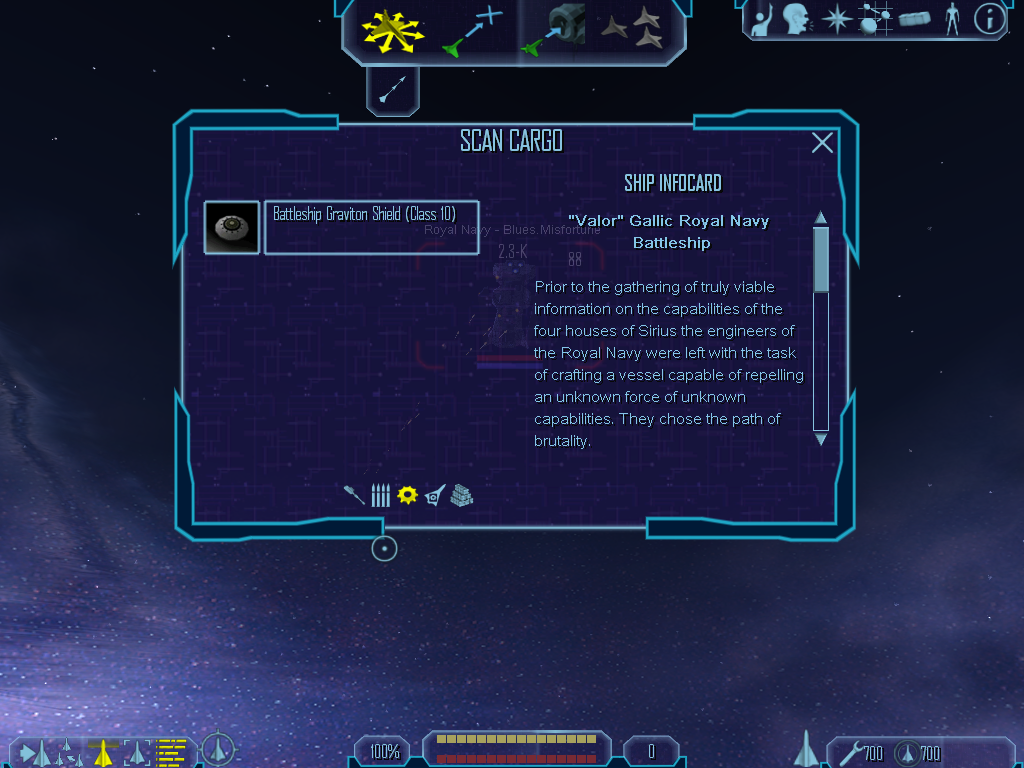Show the commodities filter with stacked crates
1024x768 pixels.
[461, 495]
